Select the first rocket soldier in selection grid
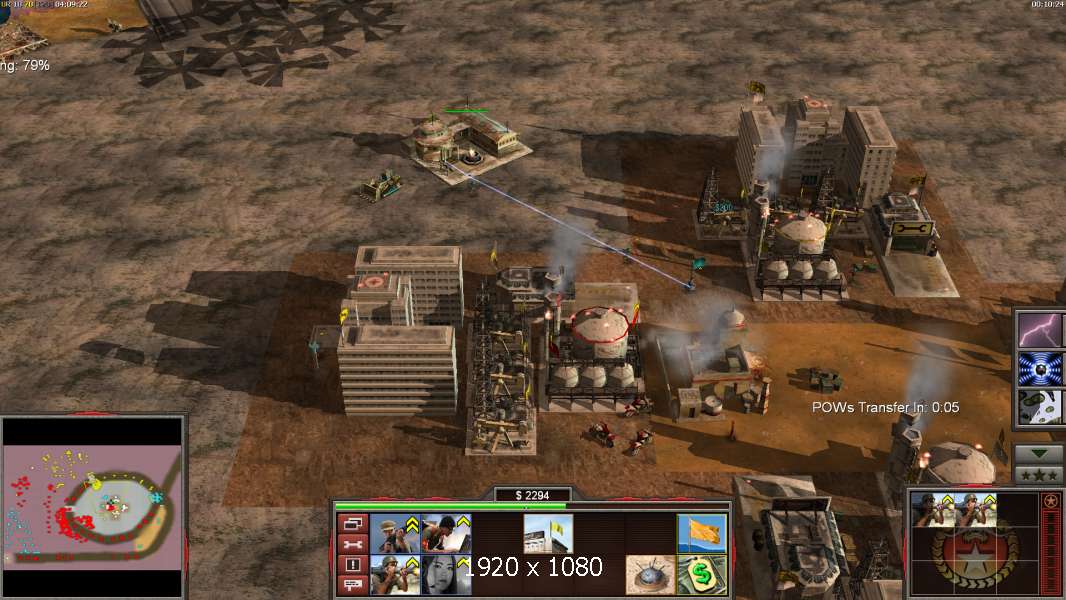 [932, 511]
